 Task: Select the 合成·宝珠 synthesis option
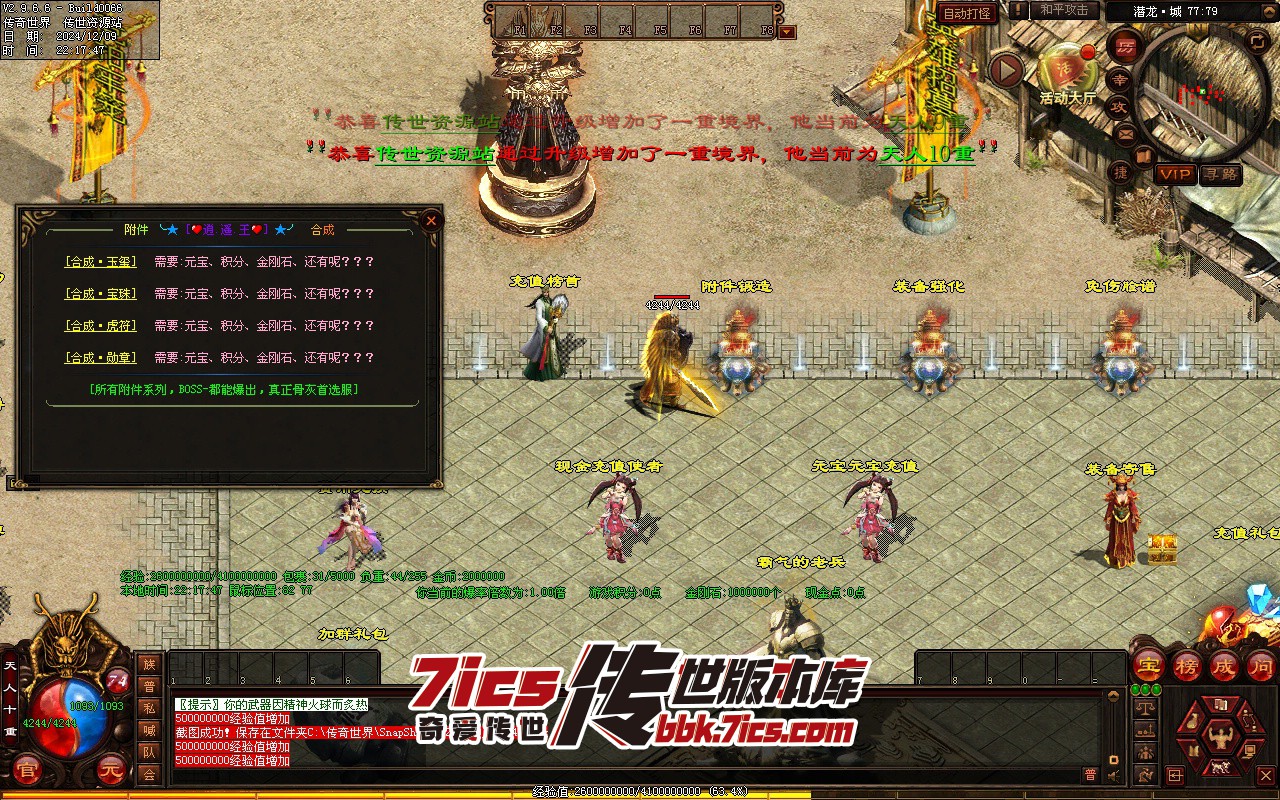point(101,294)
